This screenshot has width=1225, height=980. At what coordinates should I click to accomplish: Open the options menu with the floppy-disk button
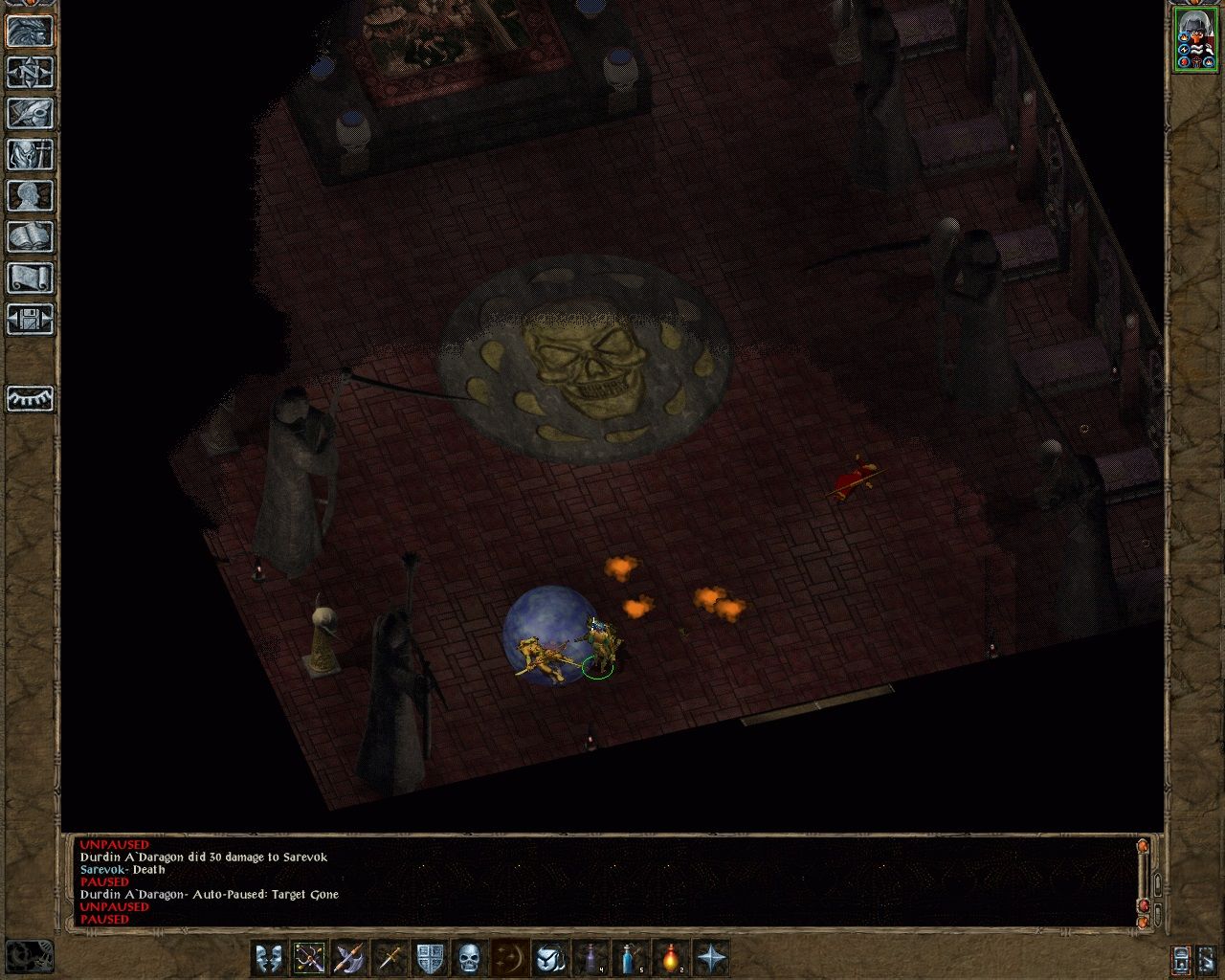coord(30,319)
